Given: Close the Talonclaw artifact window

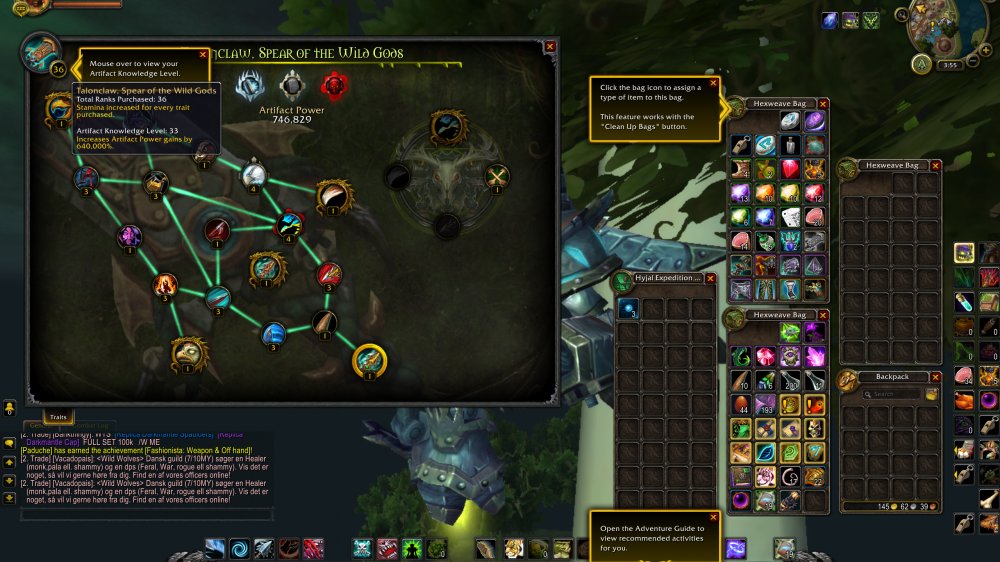Looking at the screenshot, I should tap(550, 46).
